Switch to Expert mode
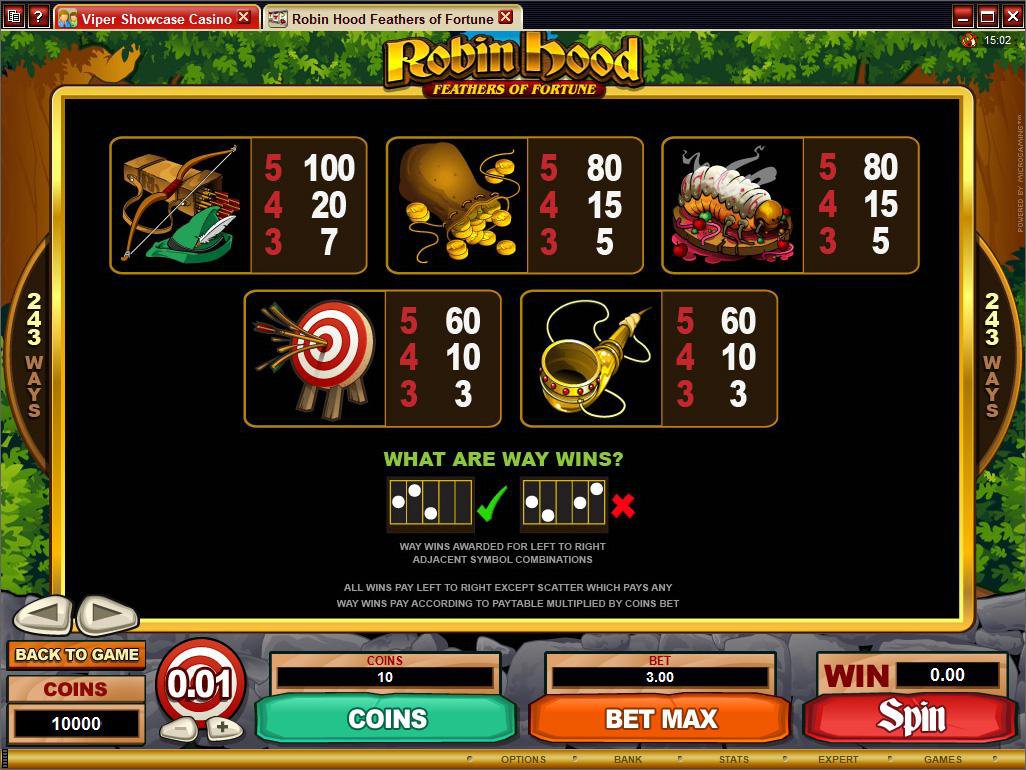This screenshot has width=1026, height=770. click(838, 760)
